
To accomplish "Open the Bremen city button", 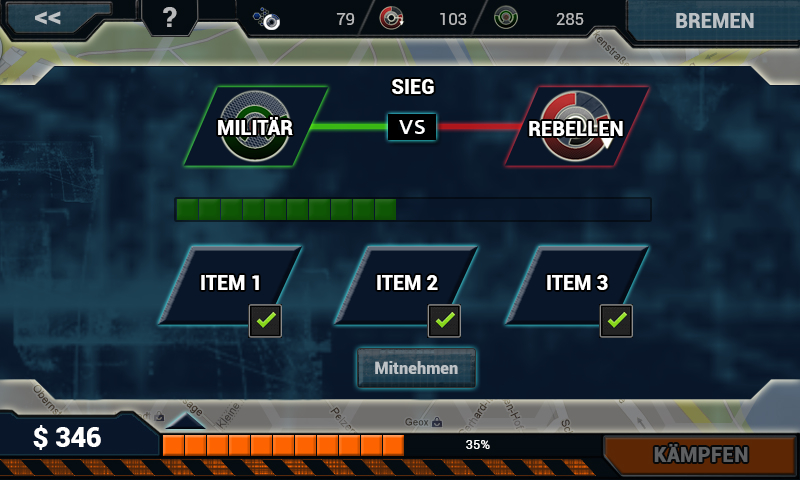I will 714,21.
